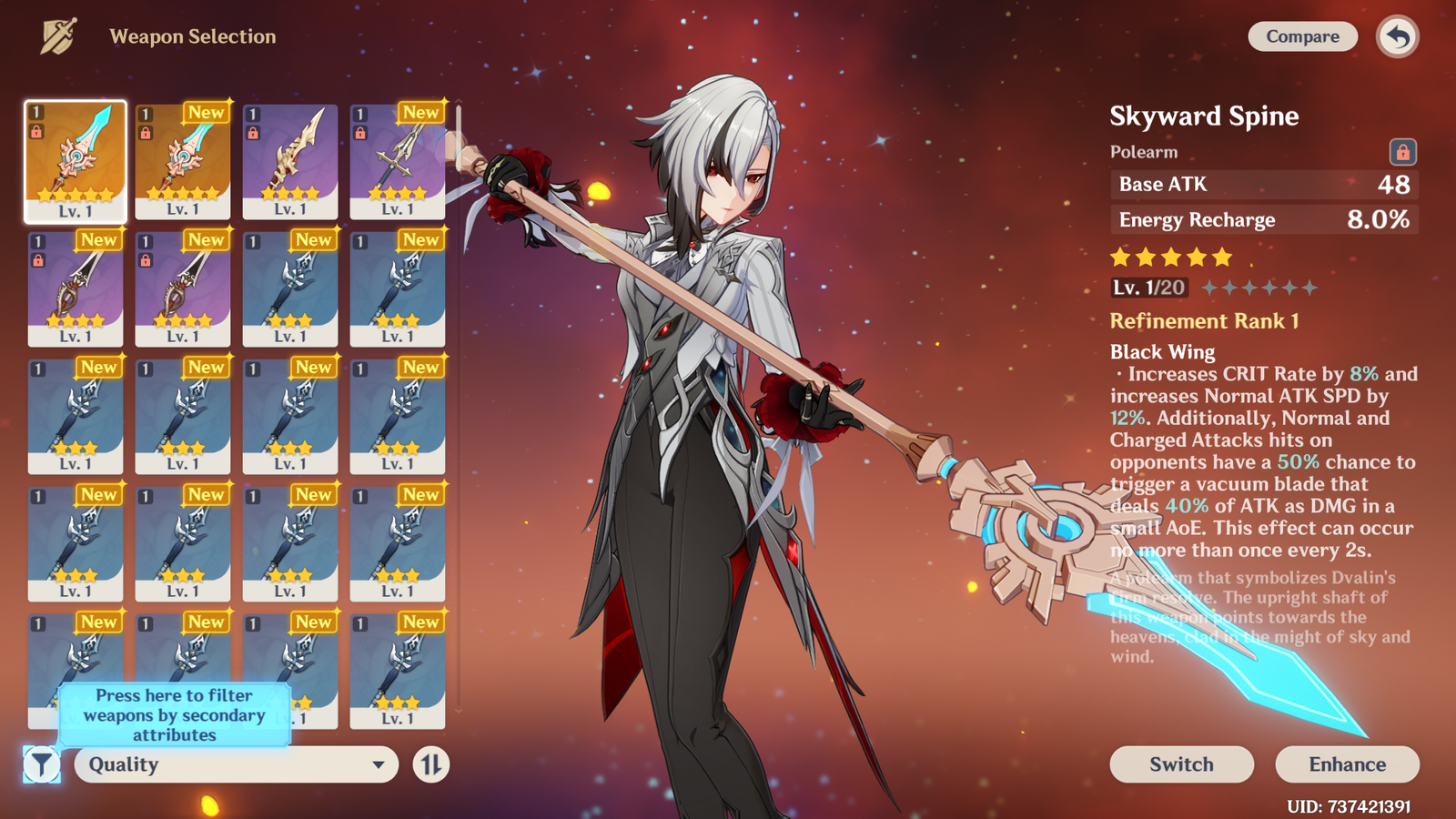
Task: Select the bone-colored jagged four-star polearm
Action: click(x=290, y=161)
